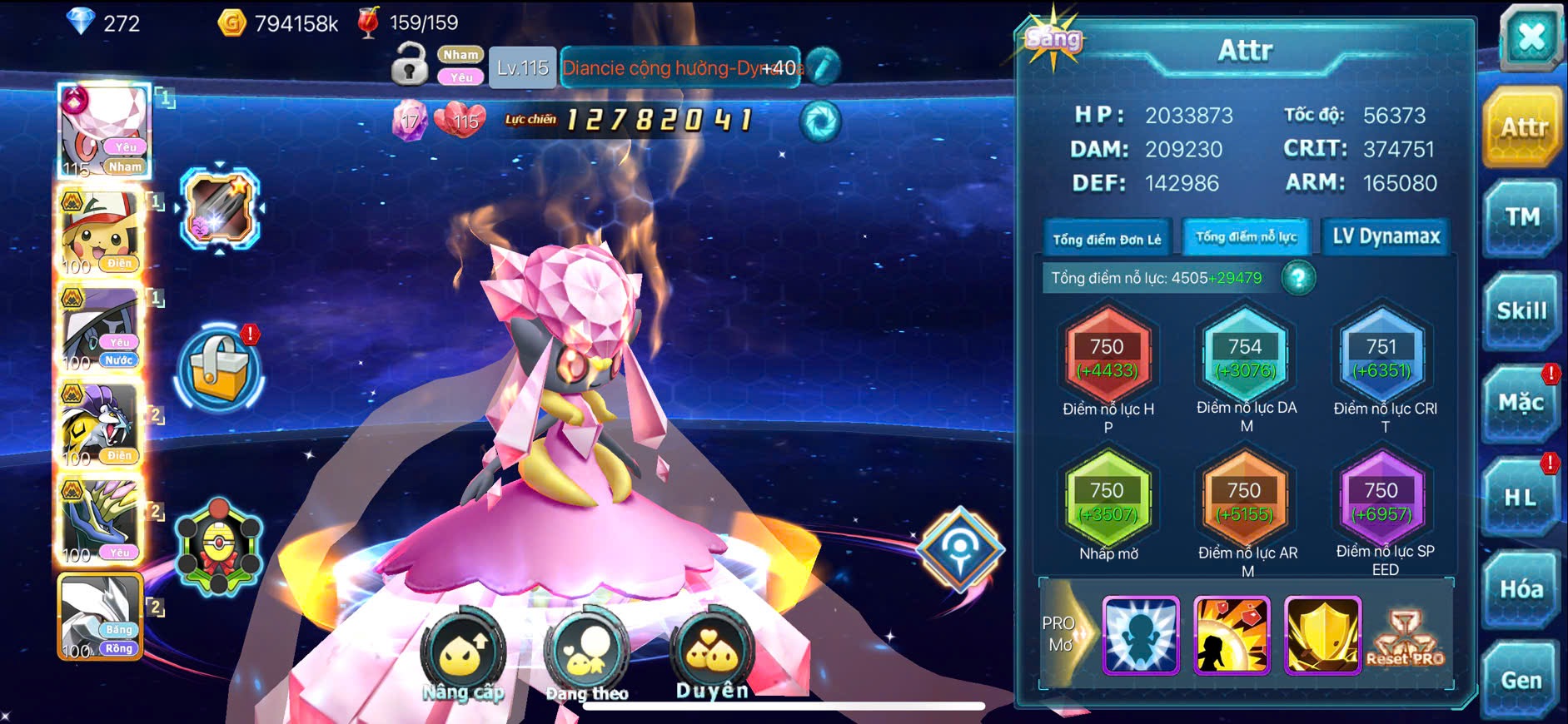Open the Duyên bond button
1568x724 pixels.
click(712, 656)
